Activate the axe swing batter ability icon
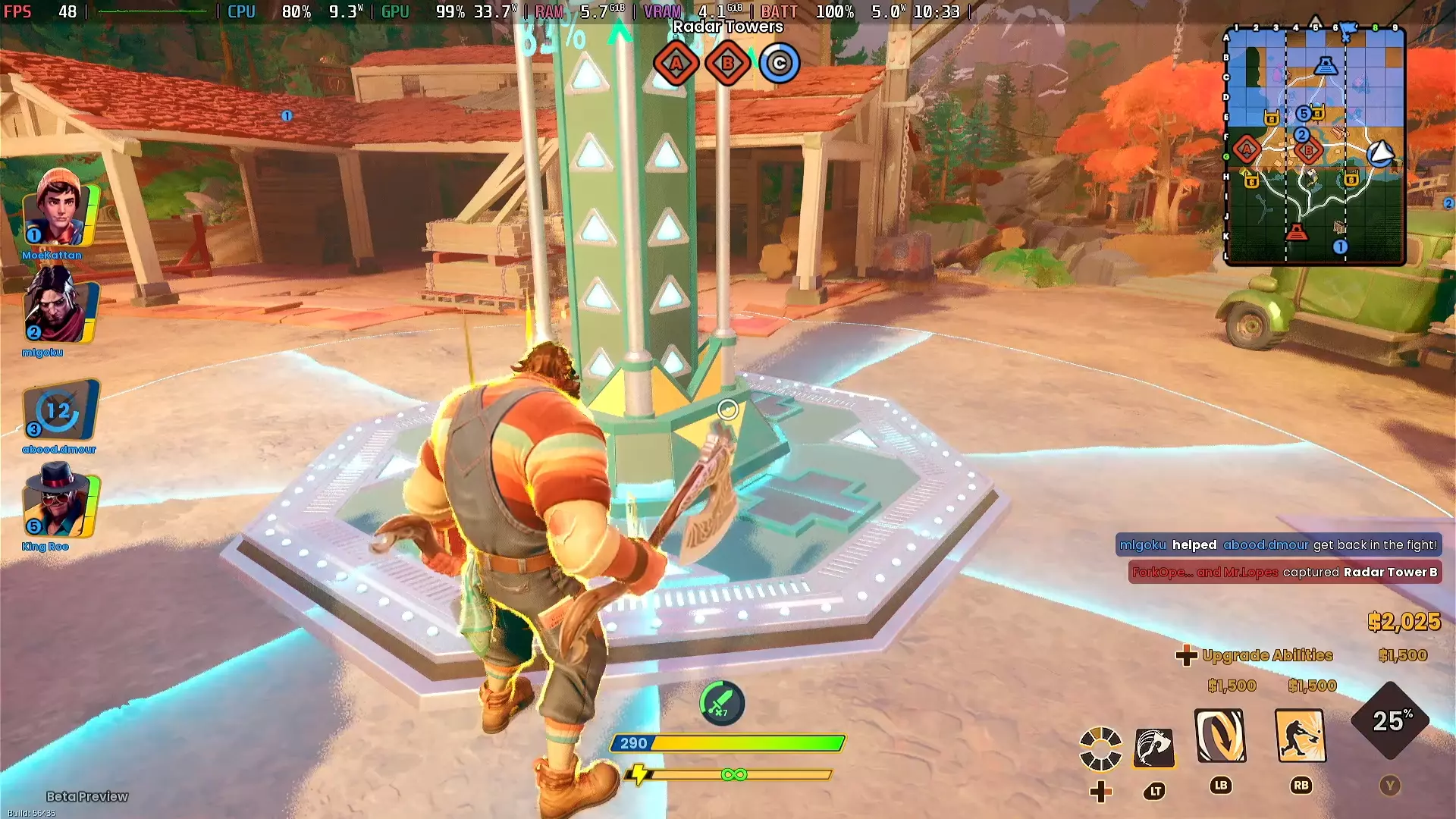 coord(1301,736)
